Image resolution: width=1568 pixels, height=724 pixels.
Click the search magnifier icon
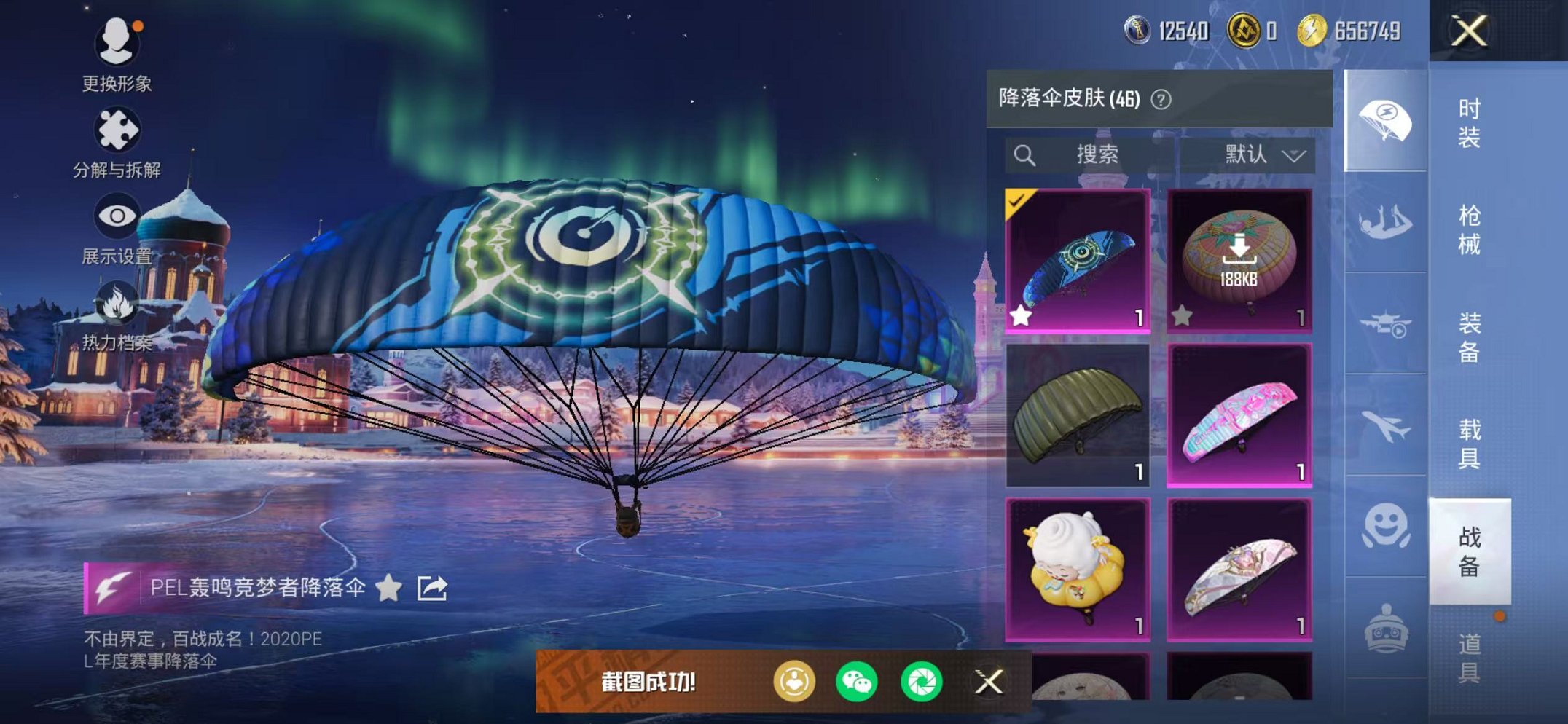pos(1025,154)
